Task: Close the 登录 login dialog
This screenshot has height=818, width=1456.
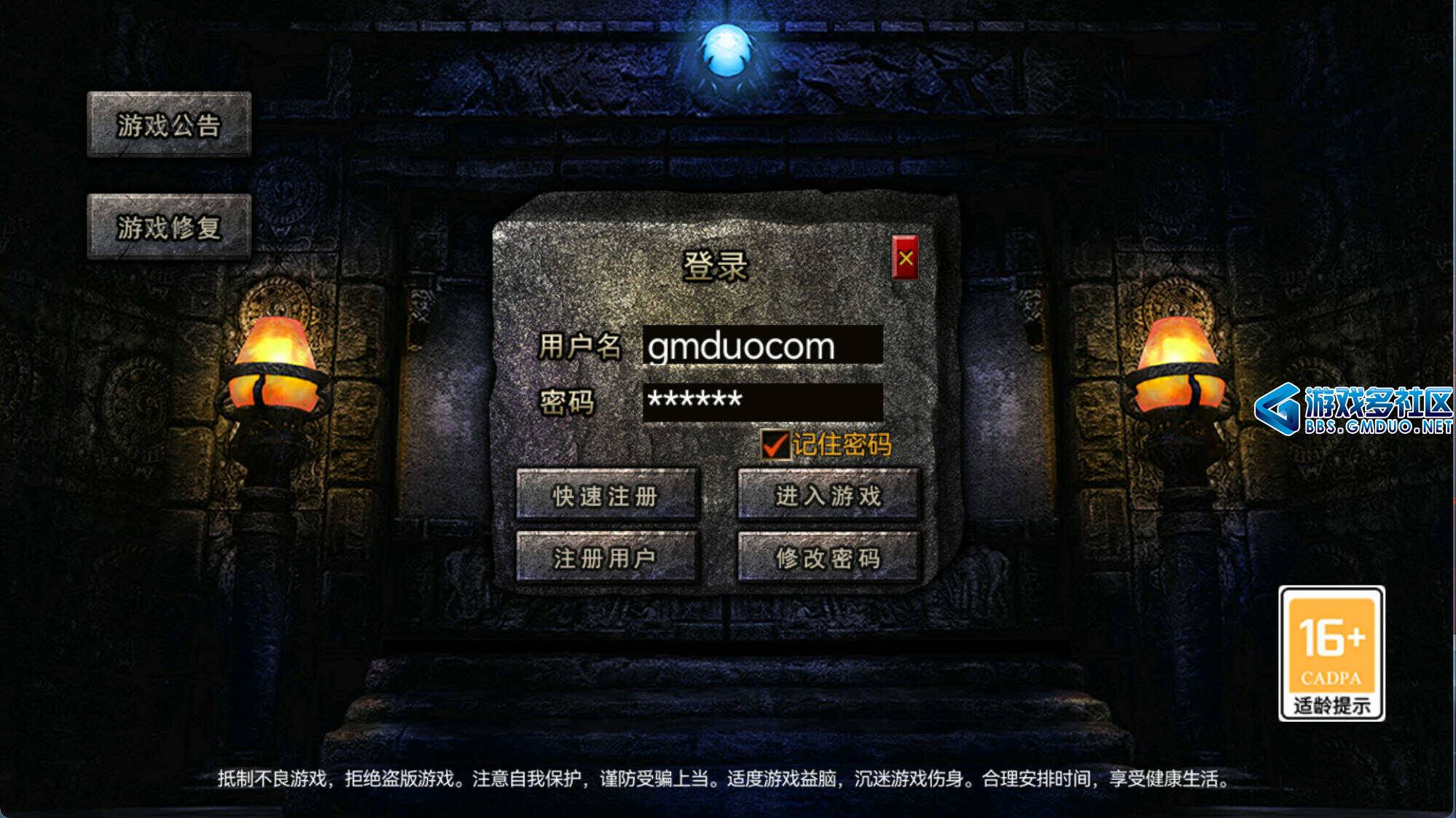Action: [x=905, y=257]
